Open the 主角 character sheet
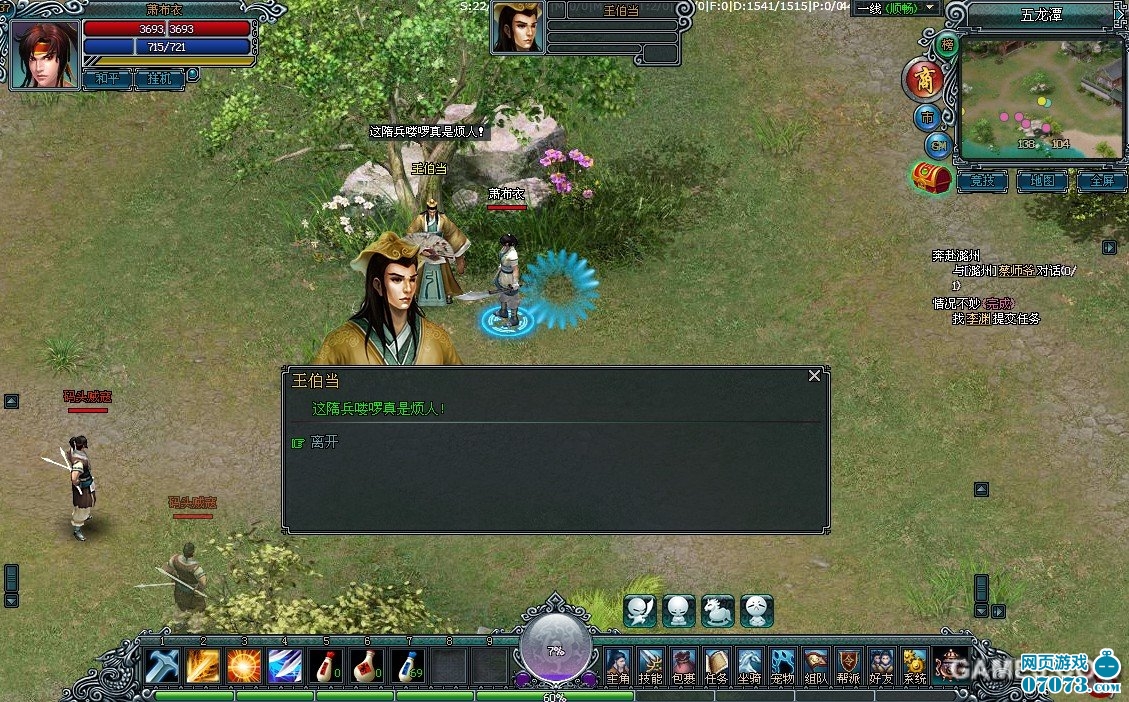The height and width of the screenshot is (702, 1129). tap(618, 666)
